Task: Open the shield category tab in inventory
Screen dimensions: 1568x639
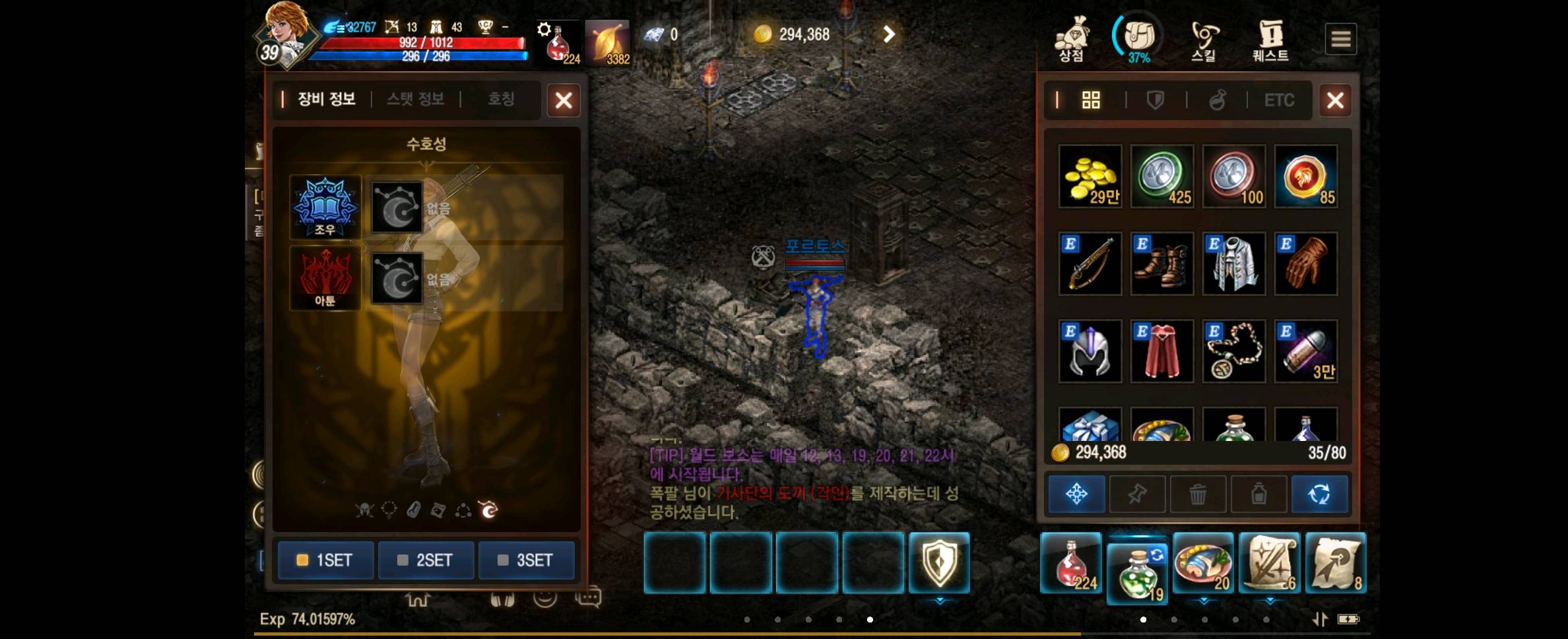Action: [x=1154, y=100]
